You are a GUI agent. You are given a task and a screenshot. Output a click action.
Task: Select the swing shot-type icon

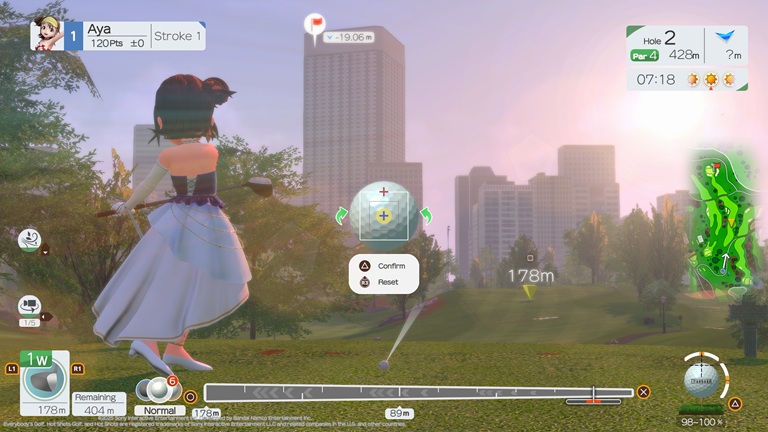click(x=29, y=238)
